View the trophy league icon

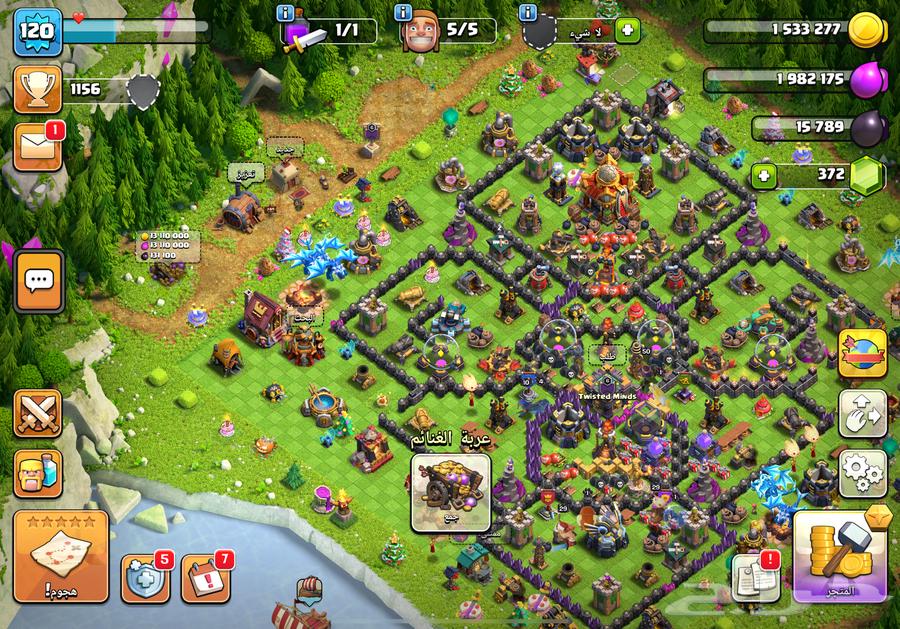[38, 90]
